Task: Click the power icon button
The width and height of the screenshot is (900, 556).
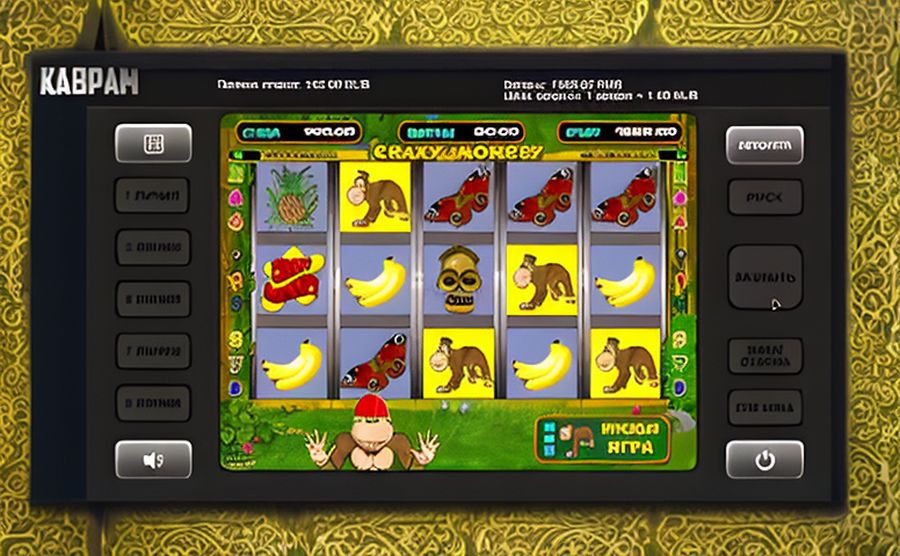Action: pyautogui.click(x=764, y=460)
